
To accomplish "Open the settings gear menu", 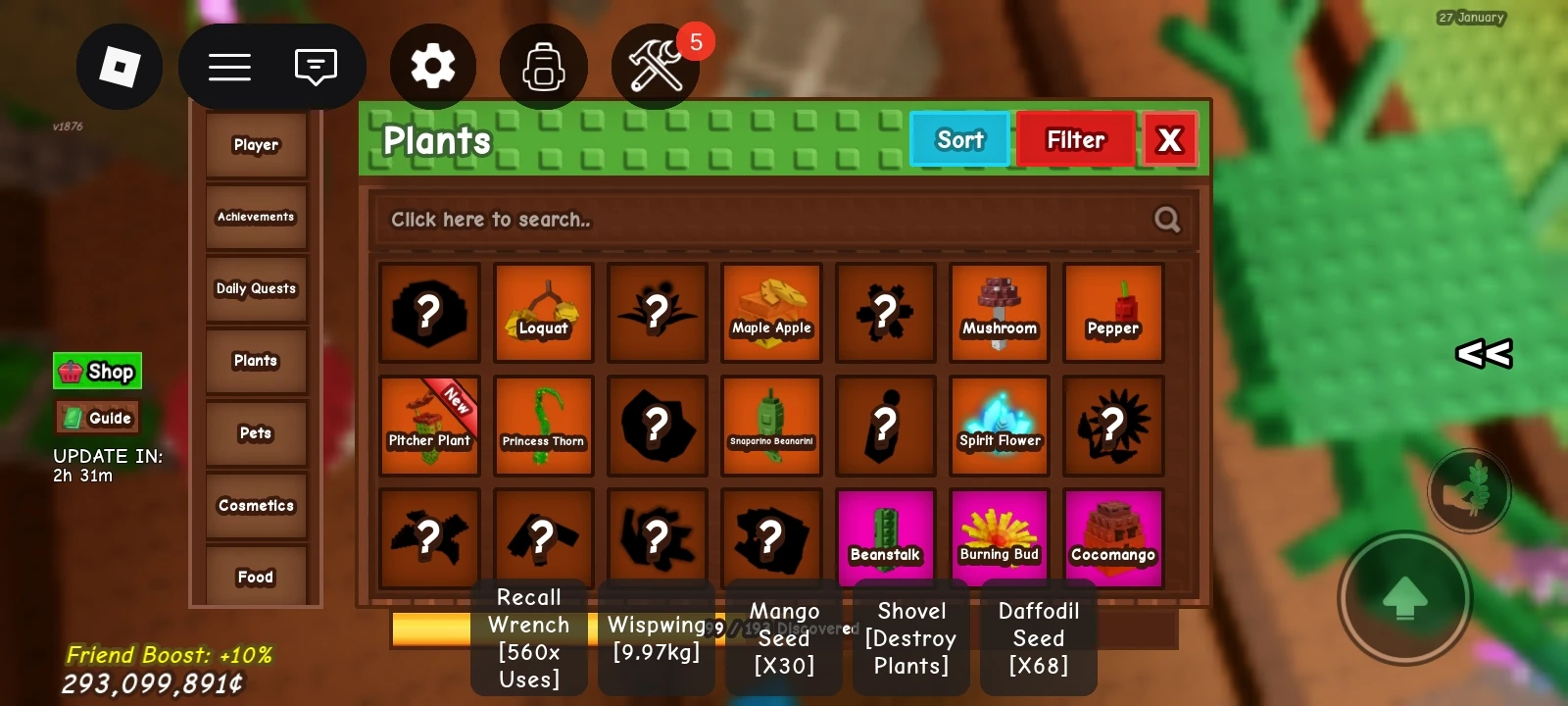I will coord(432,65).
